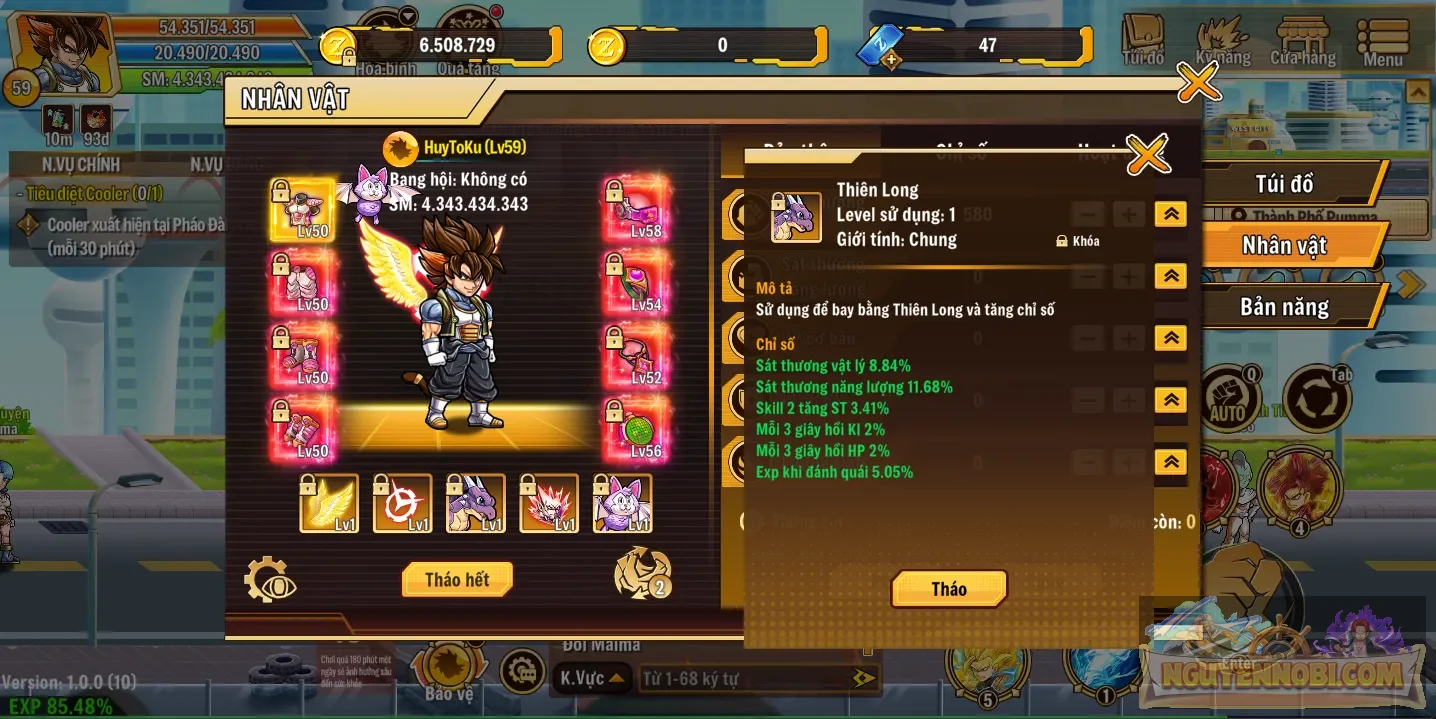Close the Nhân Vật character window
Image resolution: width=1436 pixels, height=719 pixels.
(x=1197, y=82)
